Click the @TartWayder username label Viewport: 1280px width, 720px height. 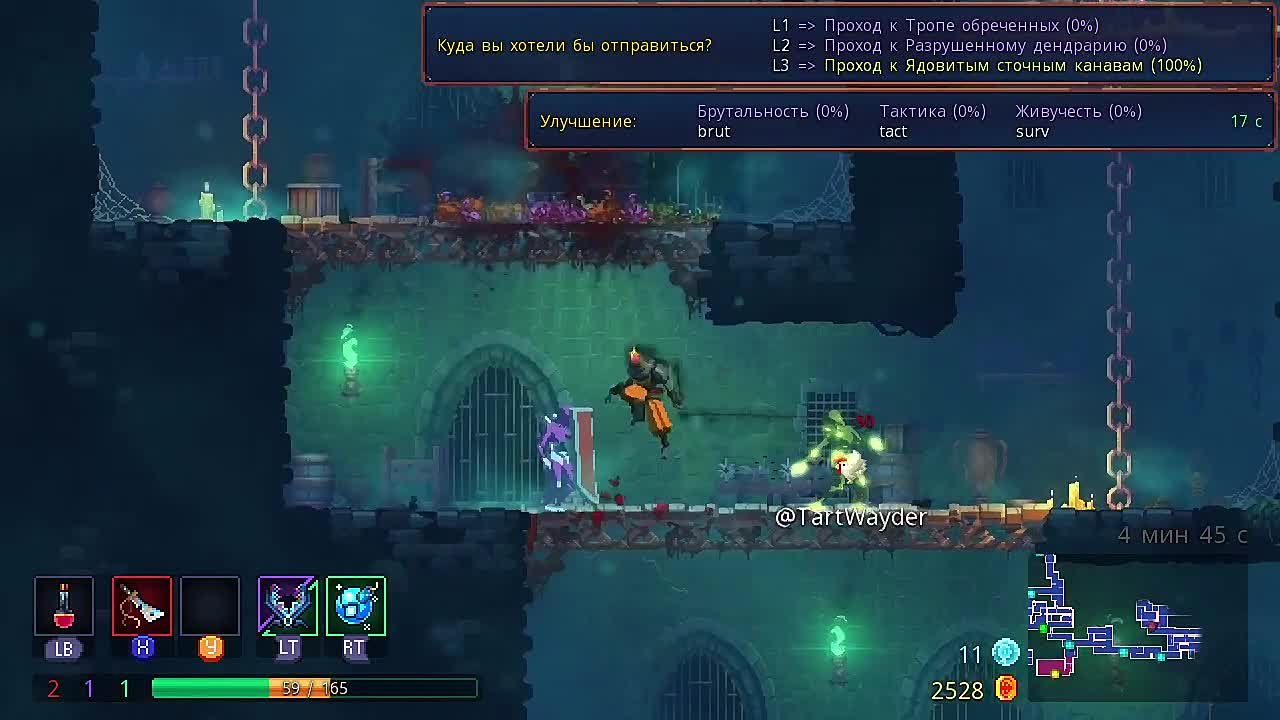[x=852, y=517]
